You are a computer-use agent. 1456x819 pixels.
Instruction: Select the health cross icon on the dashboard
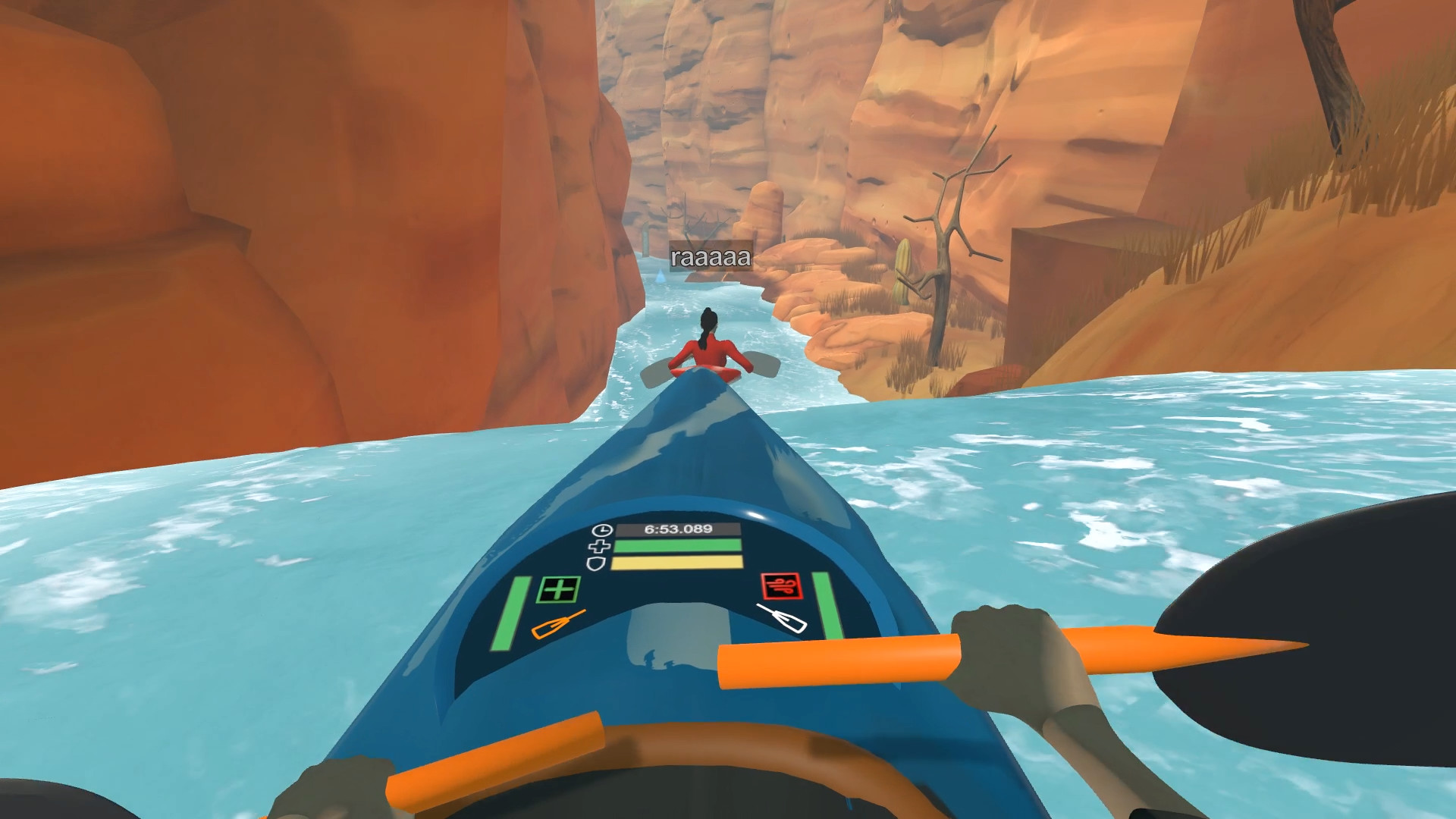(x=599, y=547)
